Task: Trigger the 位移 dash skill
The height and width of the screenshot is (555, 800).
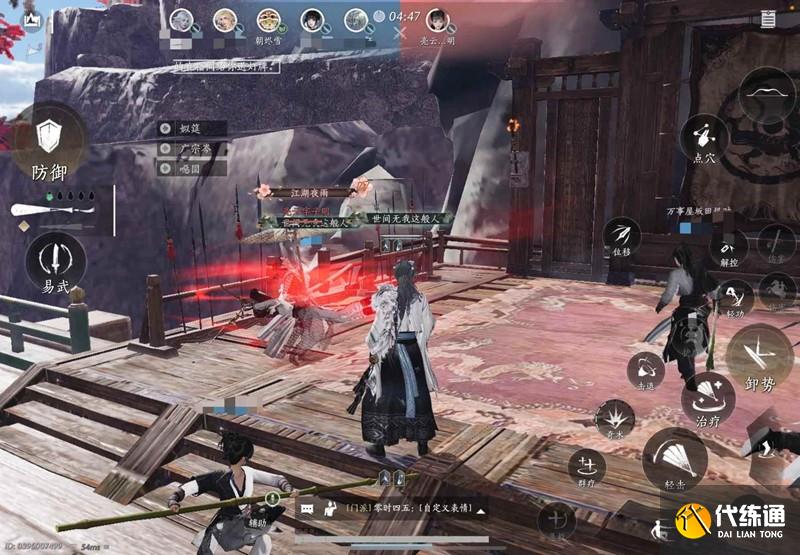Action: pyautogui.click(x=623, y=237)
